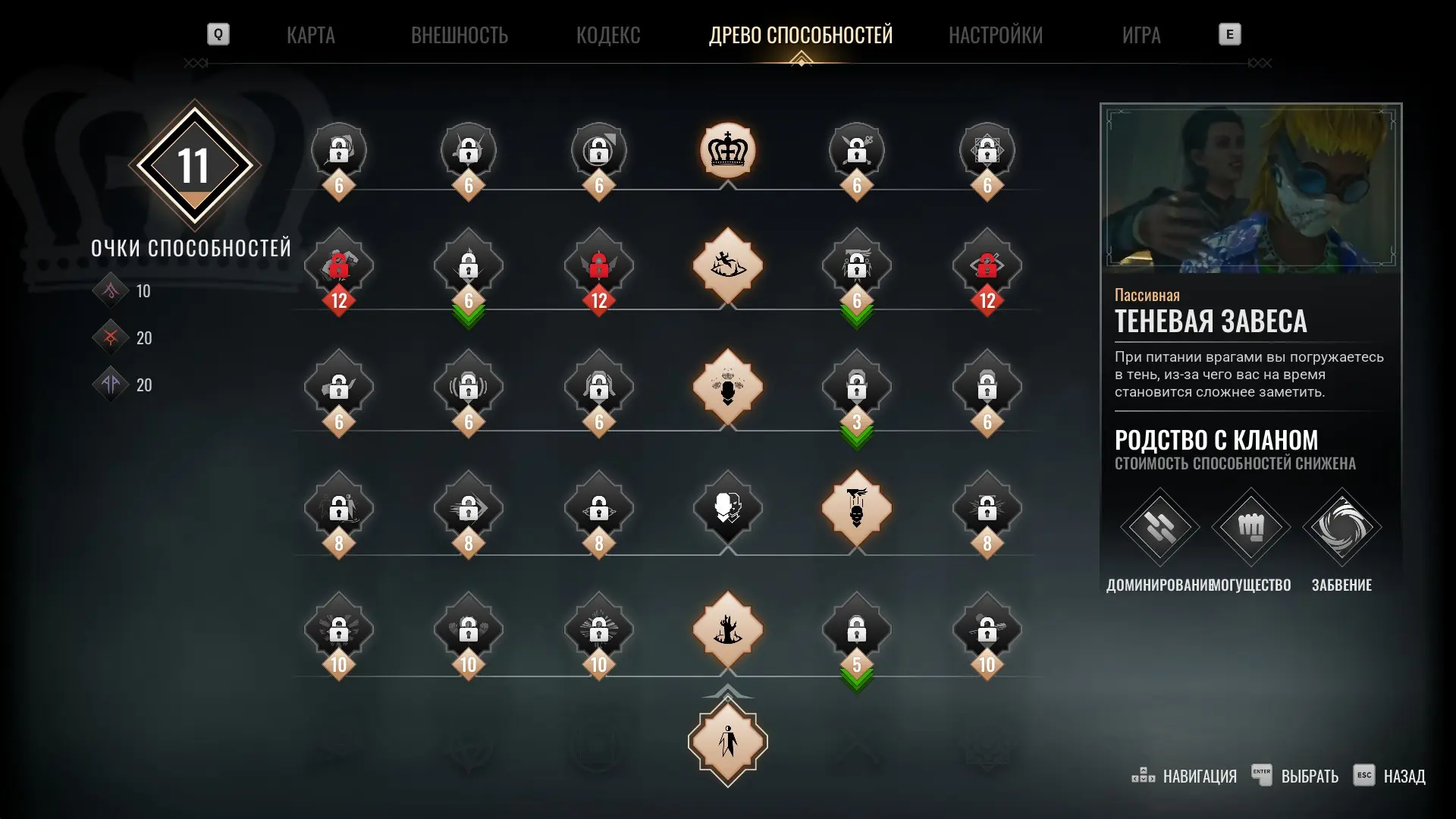Viewport: 1456px width, 819px height.
Task: Open the Внешность tab
Action: 459,35
